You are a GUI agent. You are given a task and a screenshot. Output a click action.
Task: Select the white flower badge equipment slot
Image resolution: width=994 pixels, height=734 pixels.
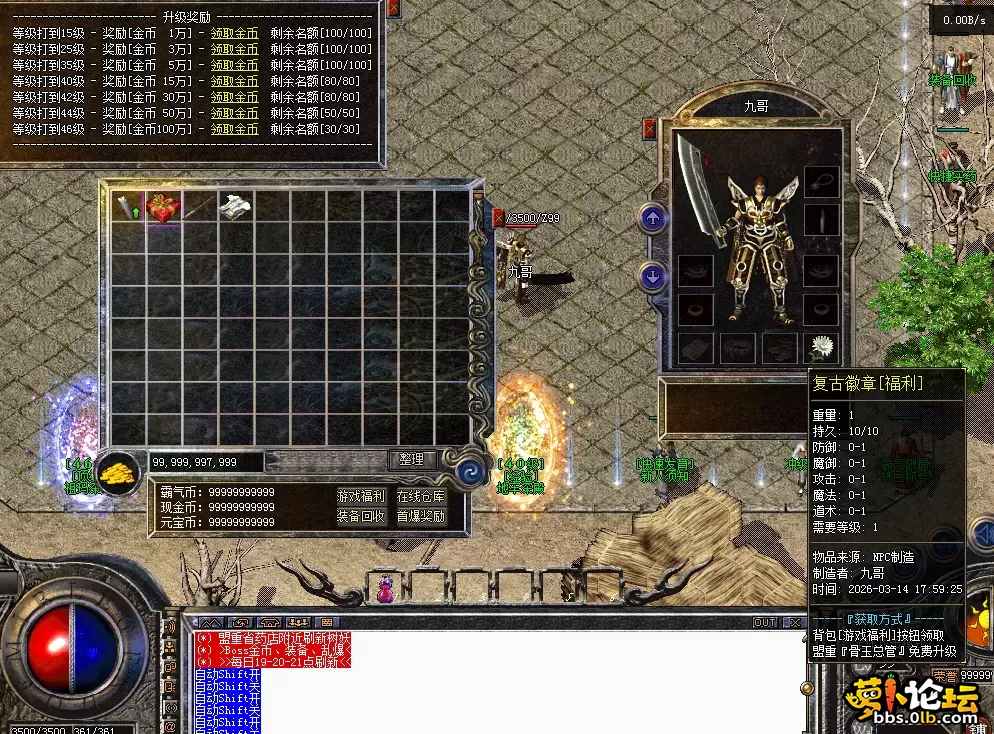click(x=821, y=347)
